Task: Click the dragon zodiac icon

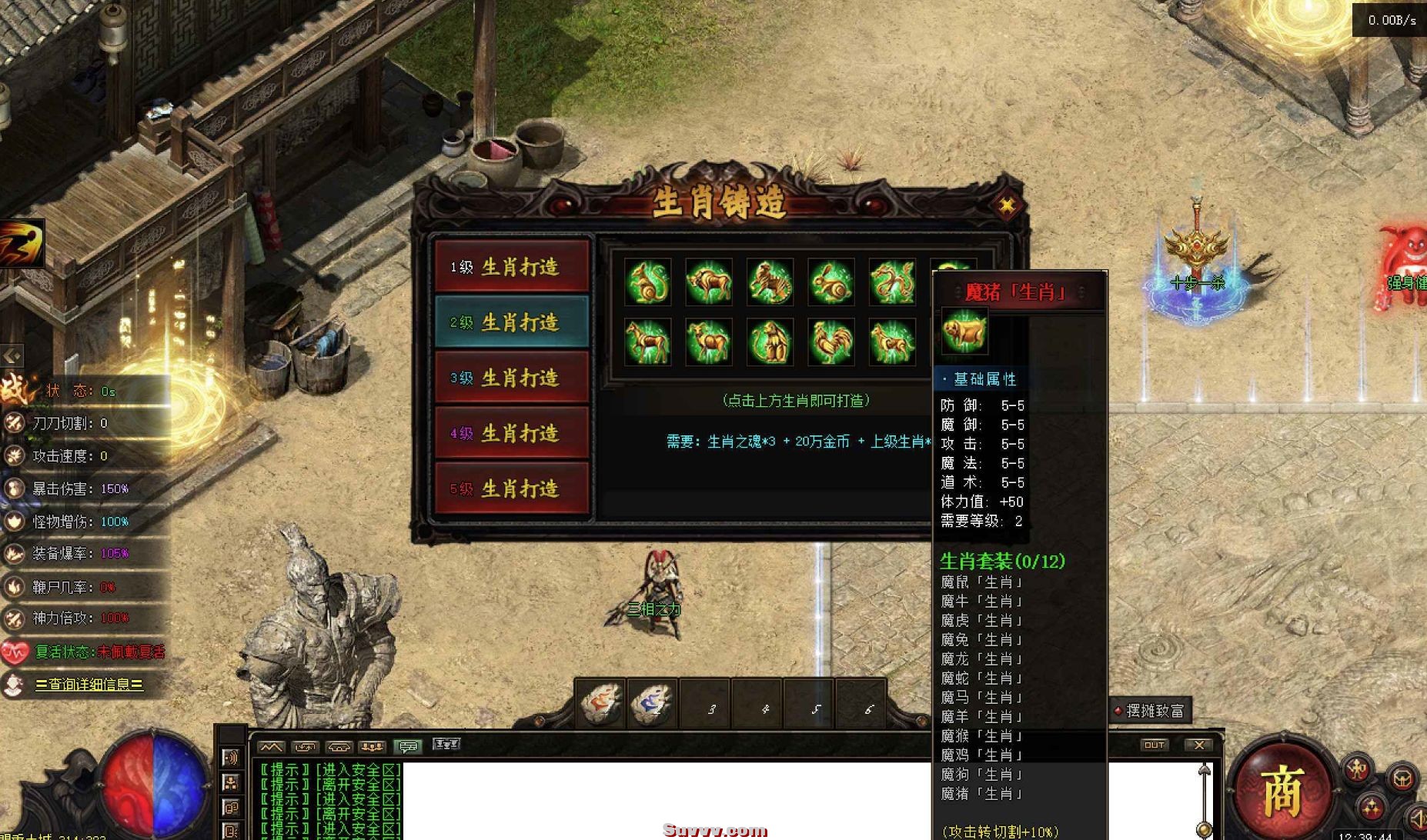Action: pyautogui.click(x=892, y=282)
